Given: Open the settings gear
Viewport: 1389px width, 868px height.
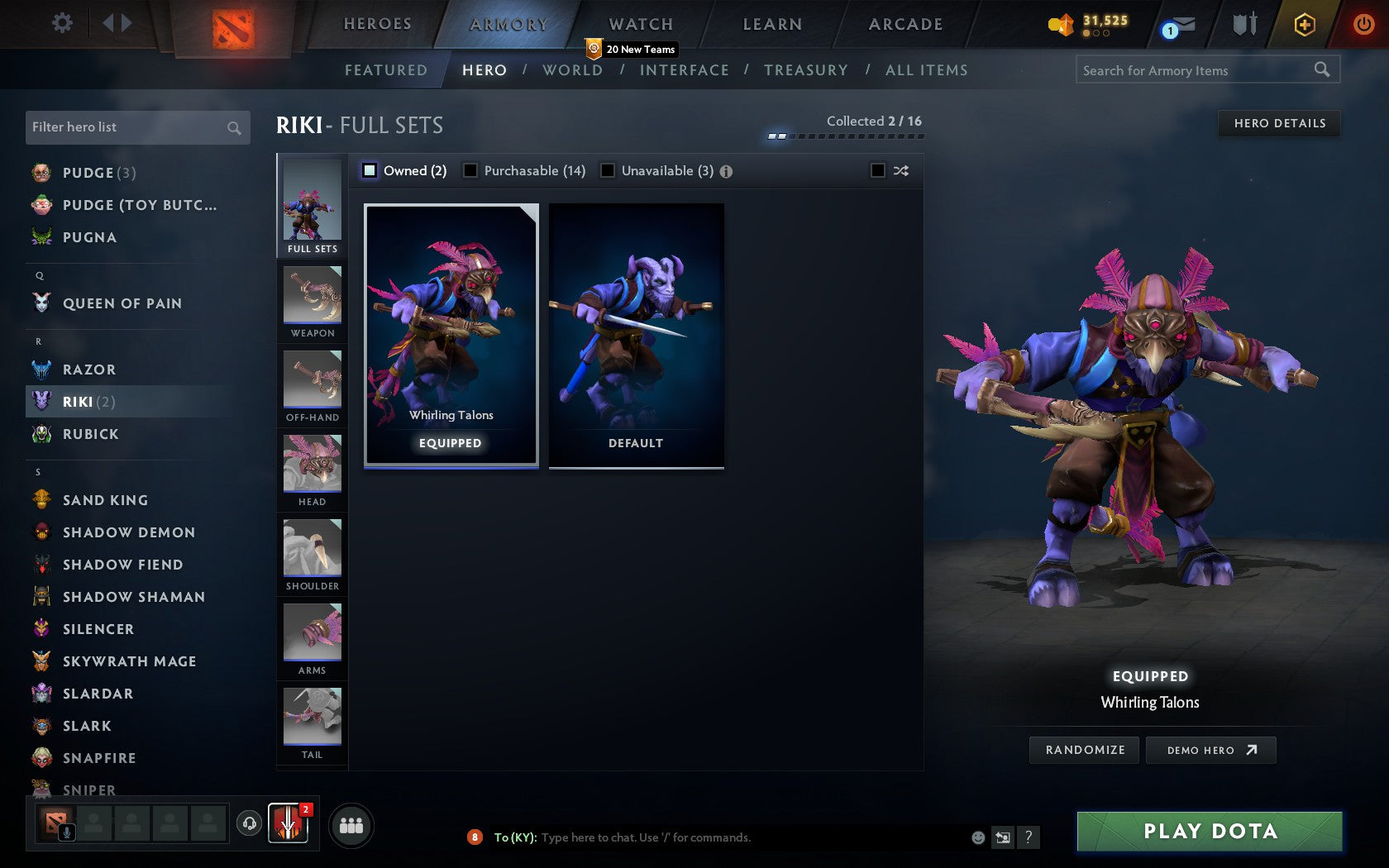Looking at the screenshot, I should (x=60, y=23).
